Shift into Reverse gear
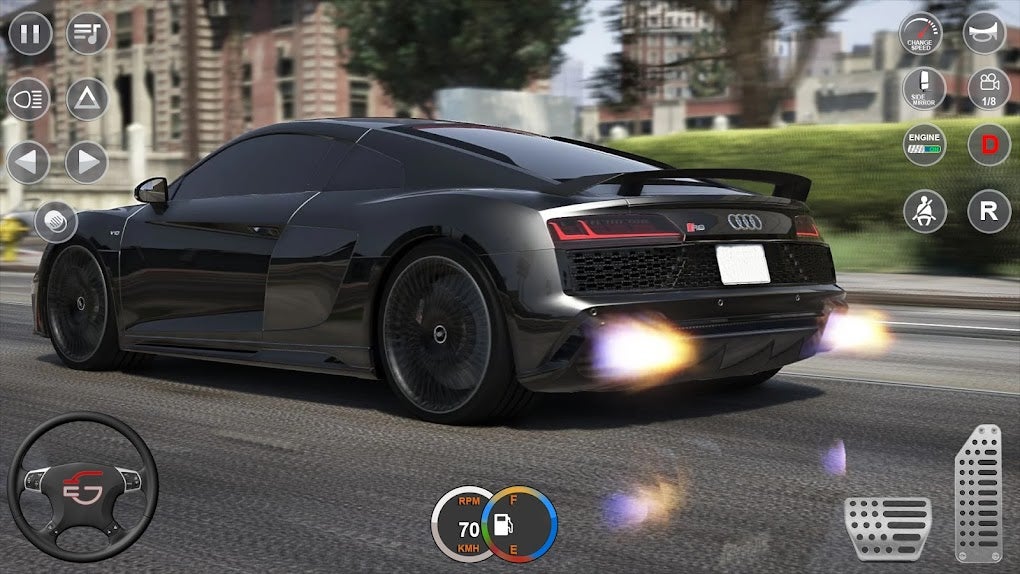The width and height of the screenshot is (1020, 574). tap(988, 211)
